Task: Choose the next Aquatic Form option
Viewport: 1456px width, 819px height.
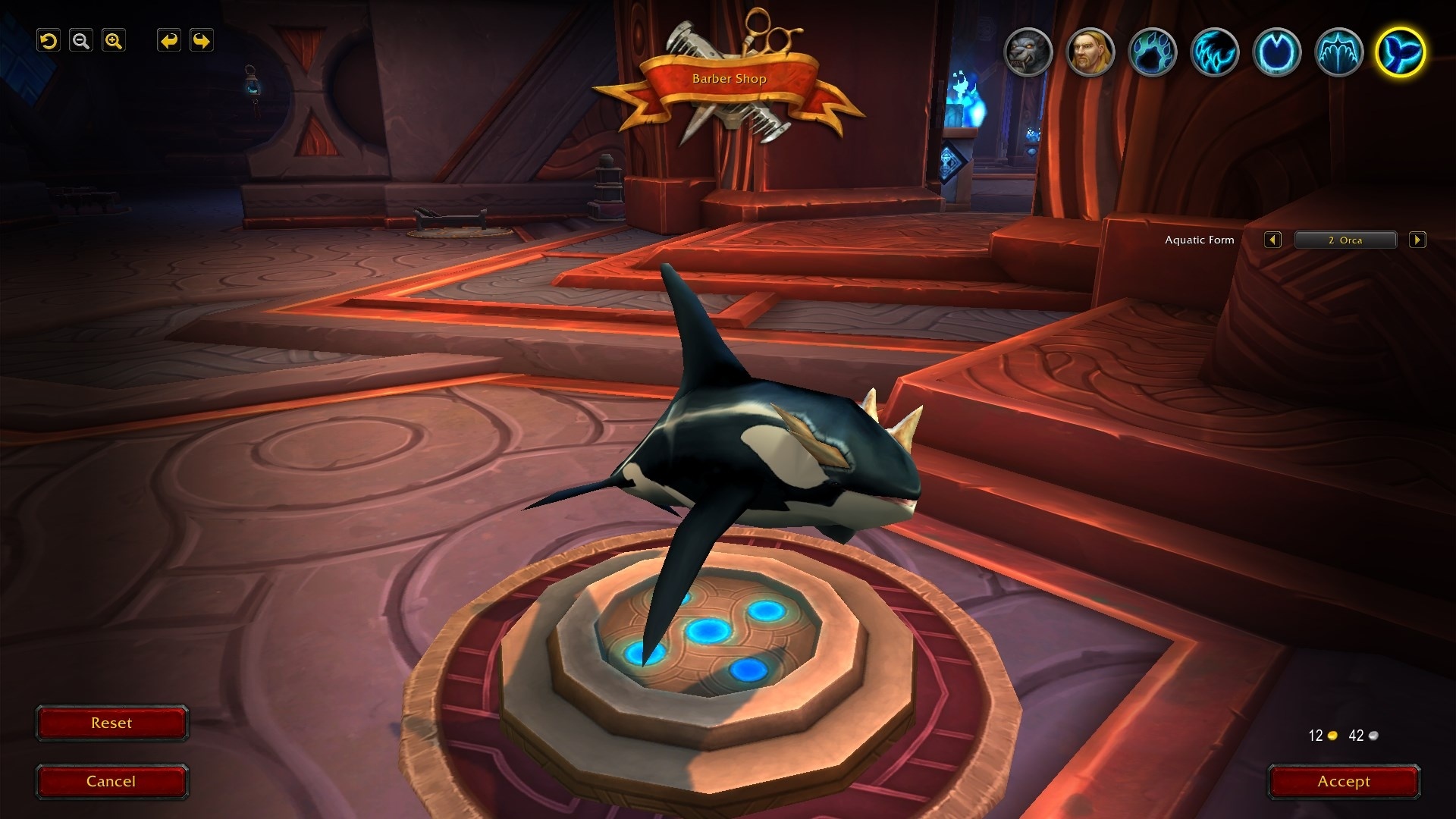Action: pyautogui.click(x=1417, y=240)
